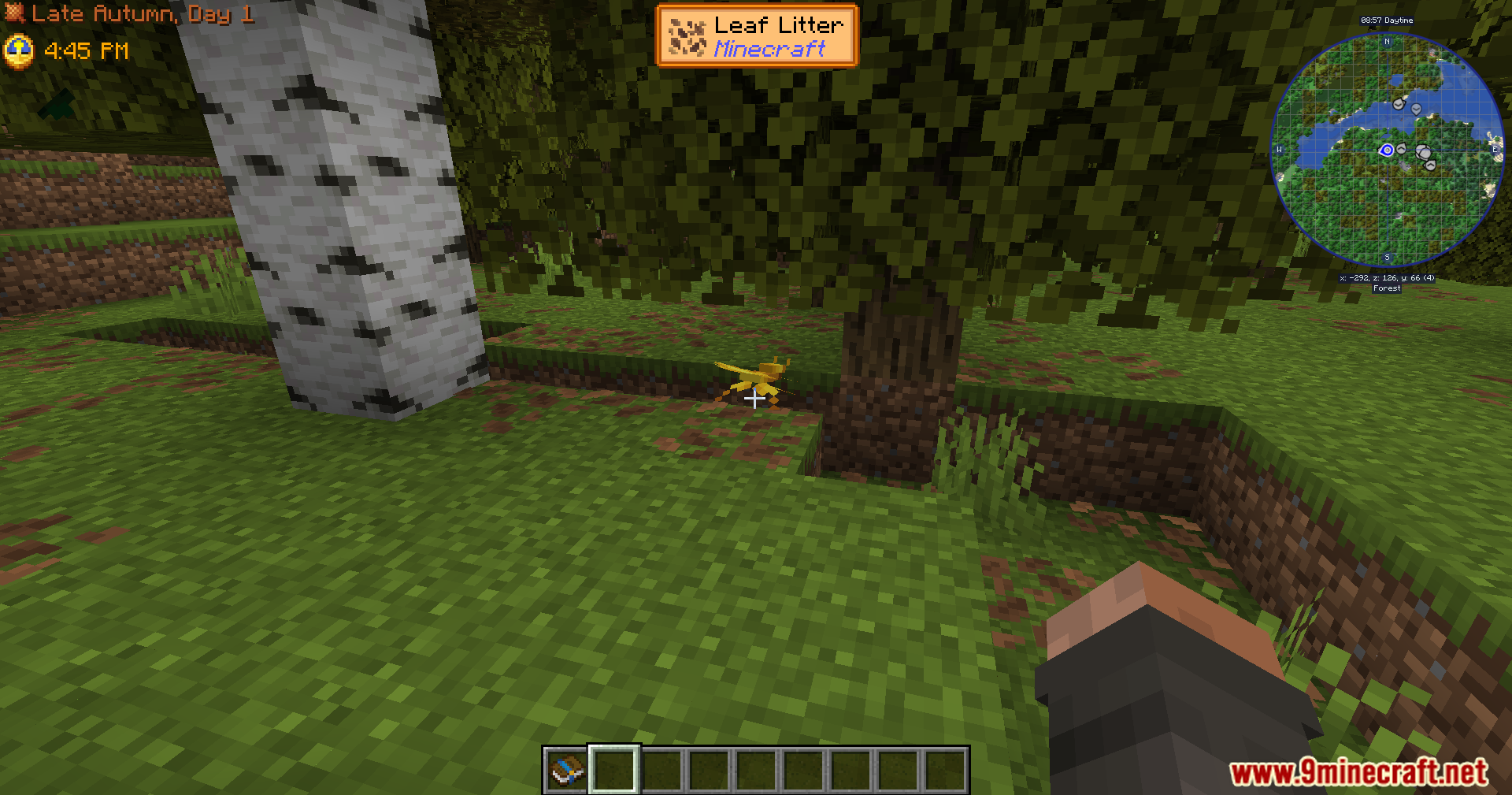Click the E compass marker on the minimap
Screen dimensions: 1512x795
pyautogui.click(x=1494, y=149)
